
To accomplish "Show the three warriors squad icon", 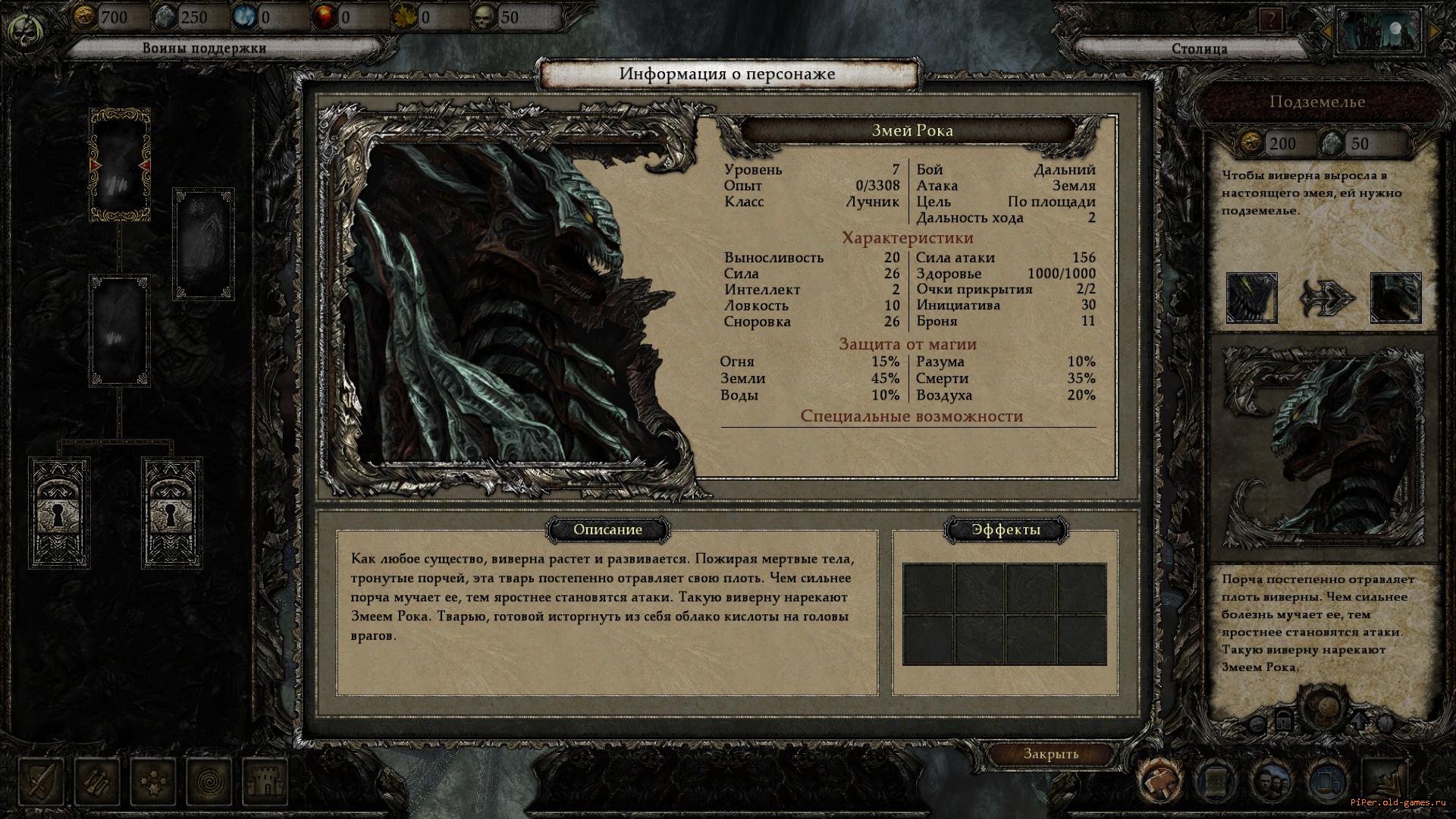I will [x=1272, y=781].
